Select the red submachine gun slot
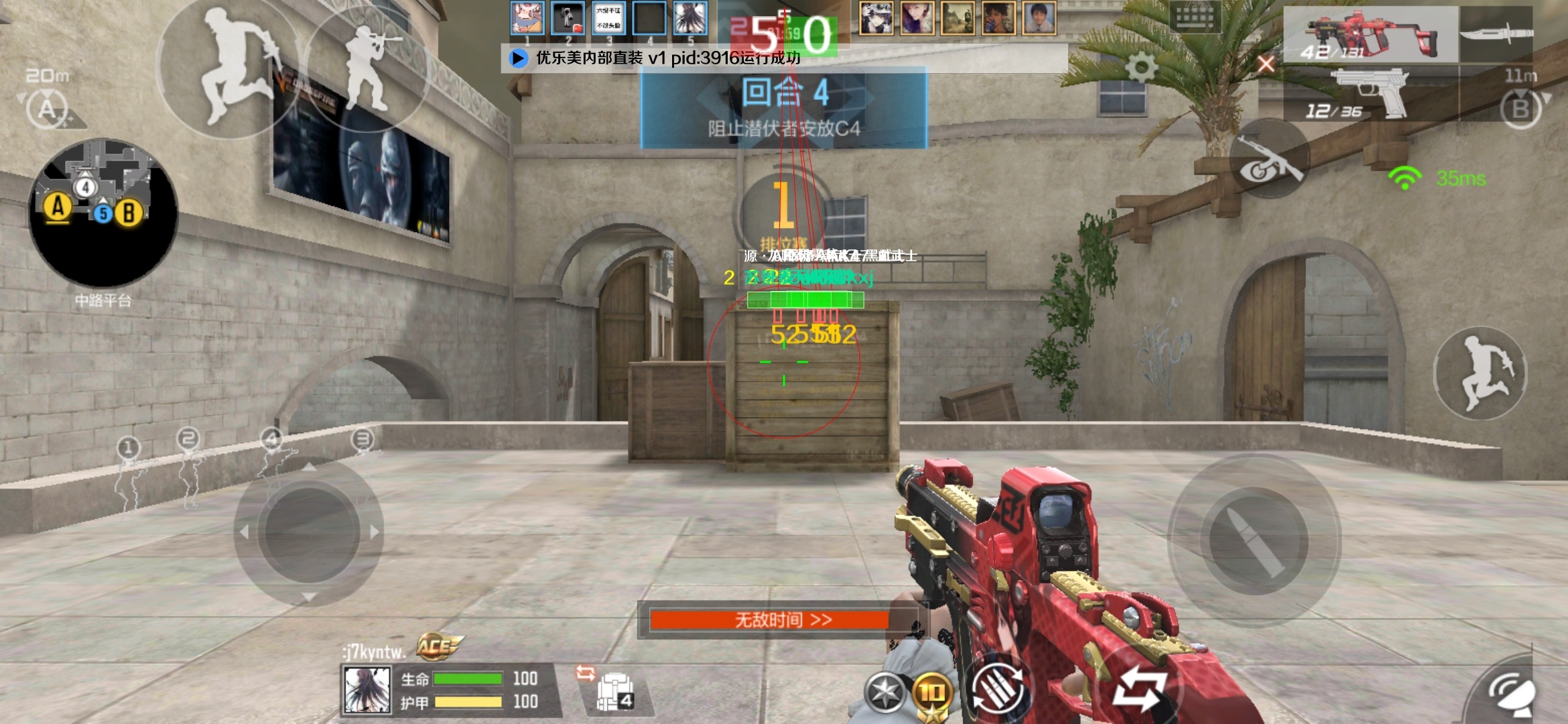 1369,35
